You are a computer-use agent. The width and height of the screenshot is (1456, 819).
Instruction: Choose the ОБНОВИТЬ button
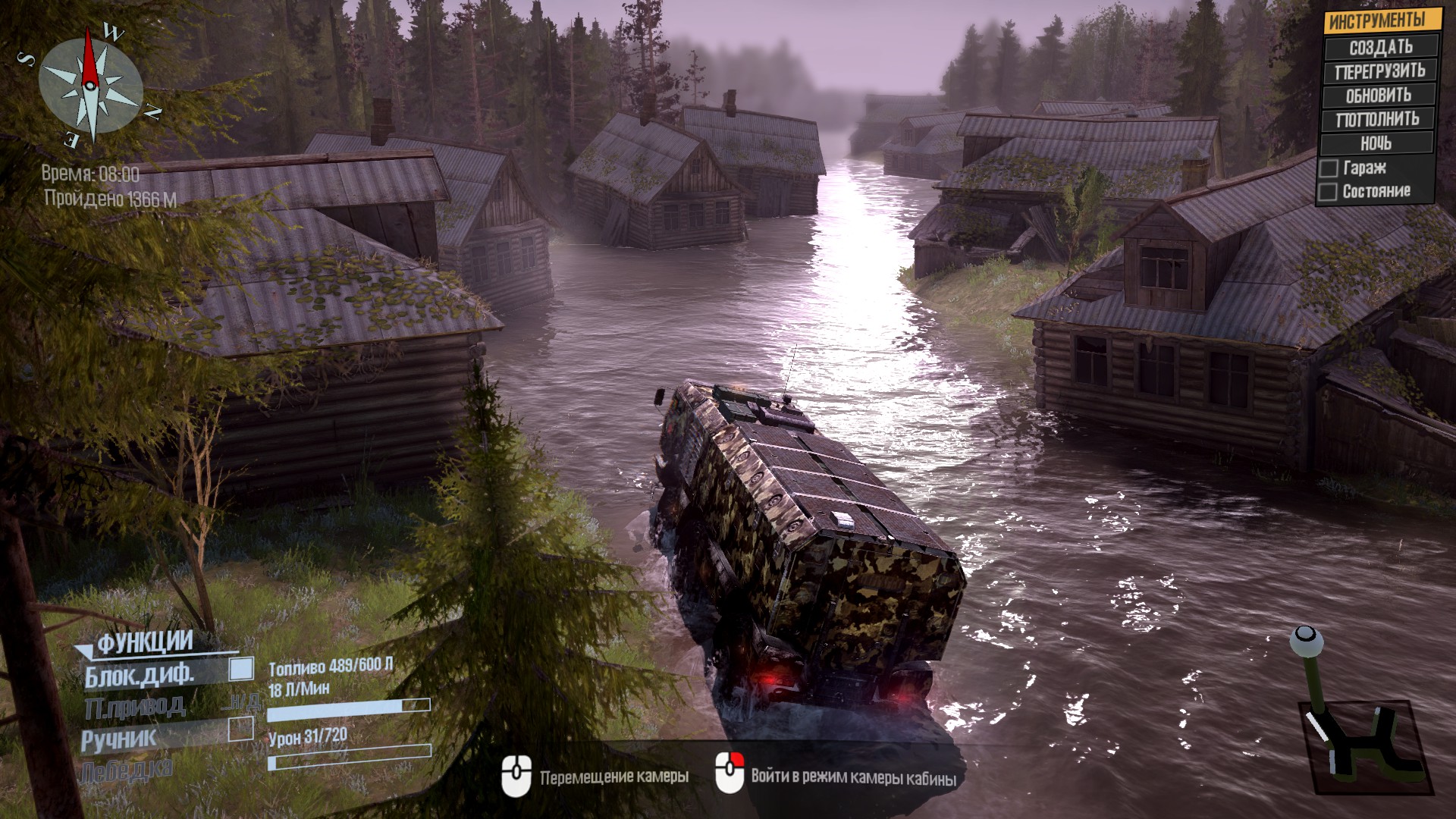(1379, 96)
